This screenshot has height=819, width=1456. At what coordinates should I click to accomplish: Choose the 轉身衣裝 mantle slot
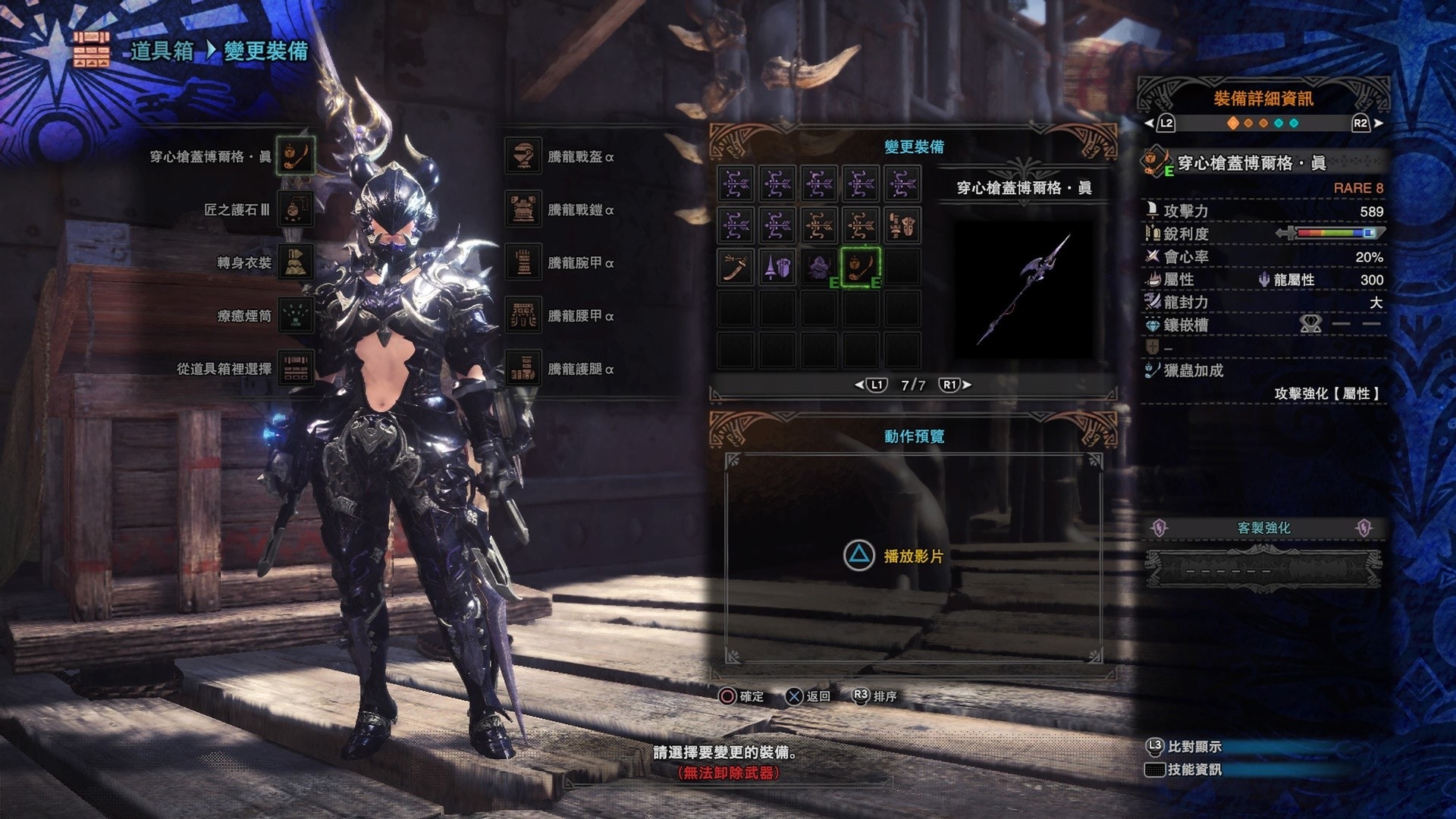coord(295,262)
